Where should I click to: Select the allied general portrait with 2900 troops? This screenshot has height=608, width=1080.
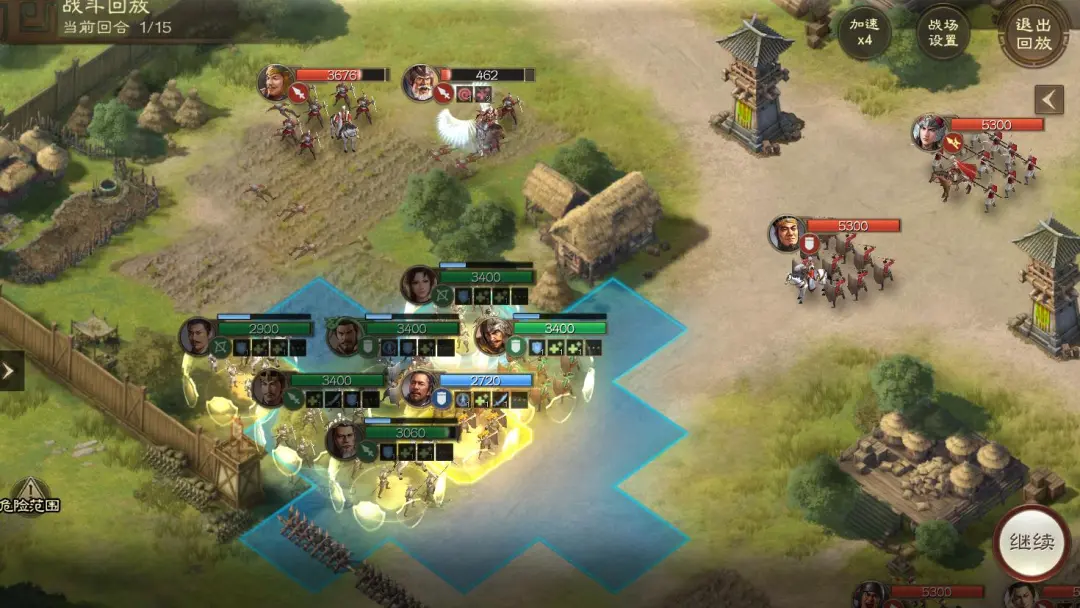[x=198, y=336]
